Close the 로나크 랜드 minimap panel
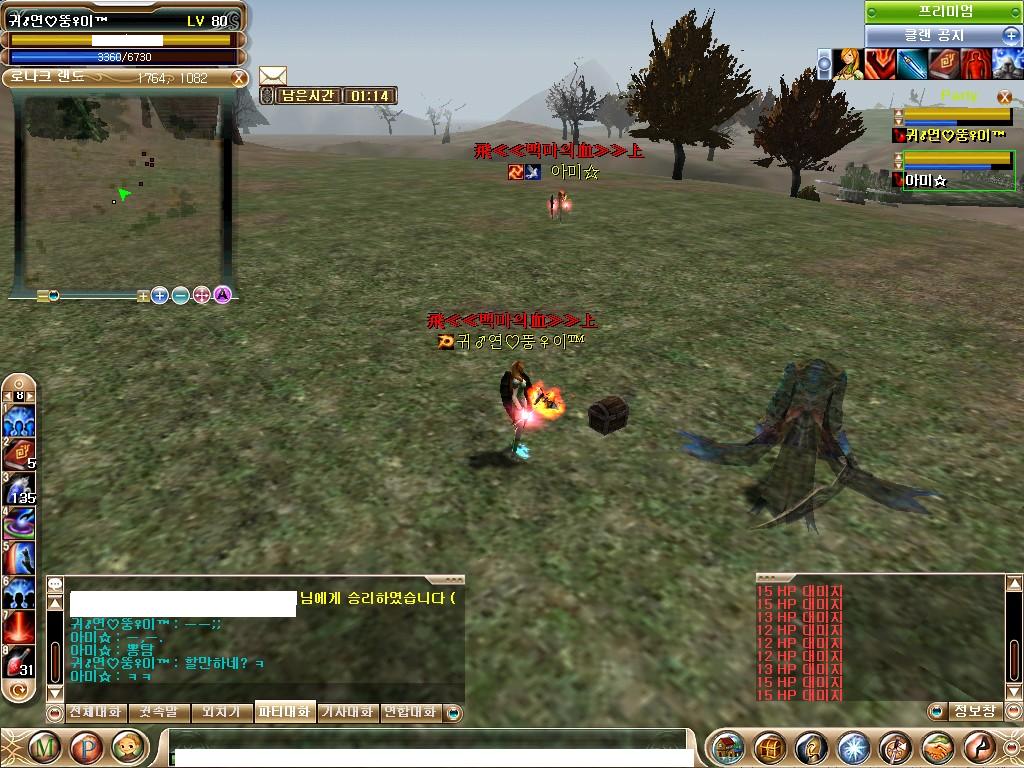This screenshot has height=768, width=1024. click(x=239, y=77)
